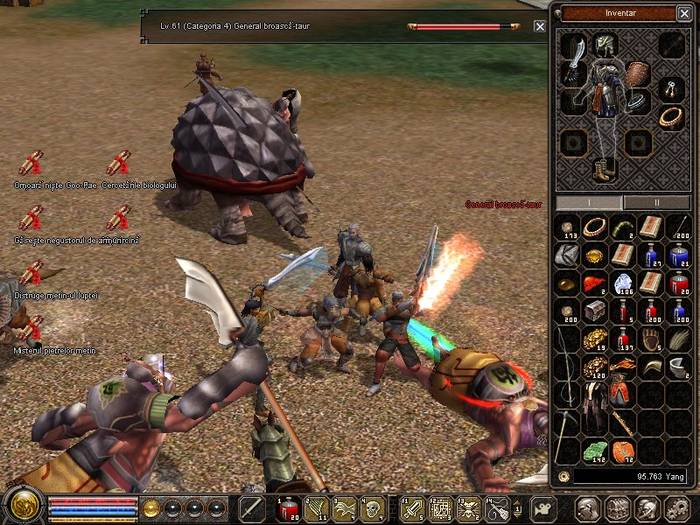Viewport: 700px width, 525px height.
Task: Open the treasure chest menu button
Action: coord(619,509)
